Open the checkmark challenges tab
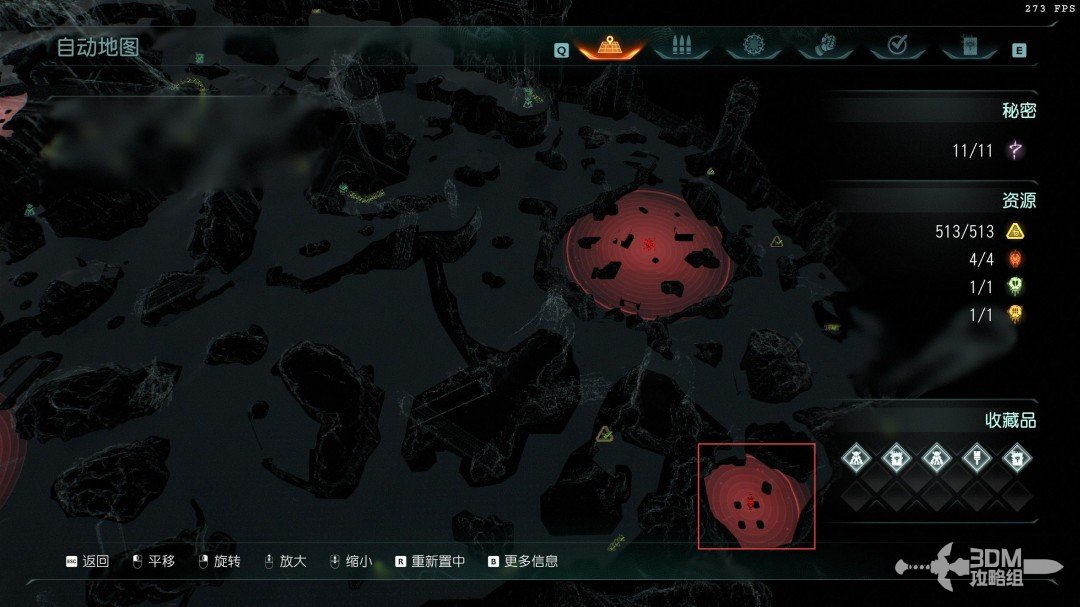 coord(896,46)
